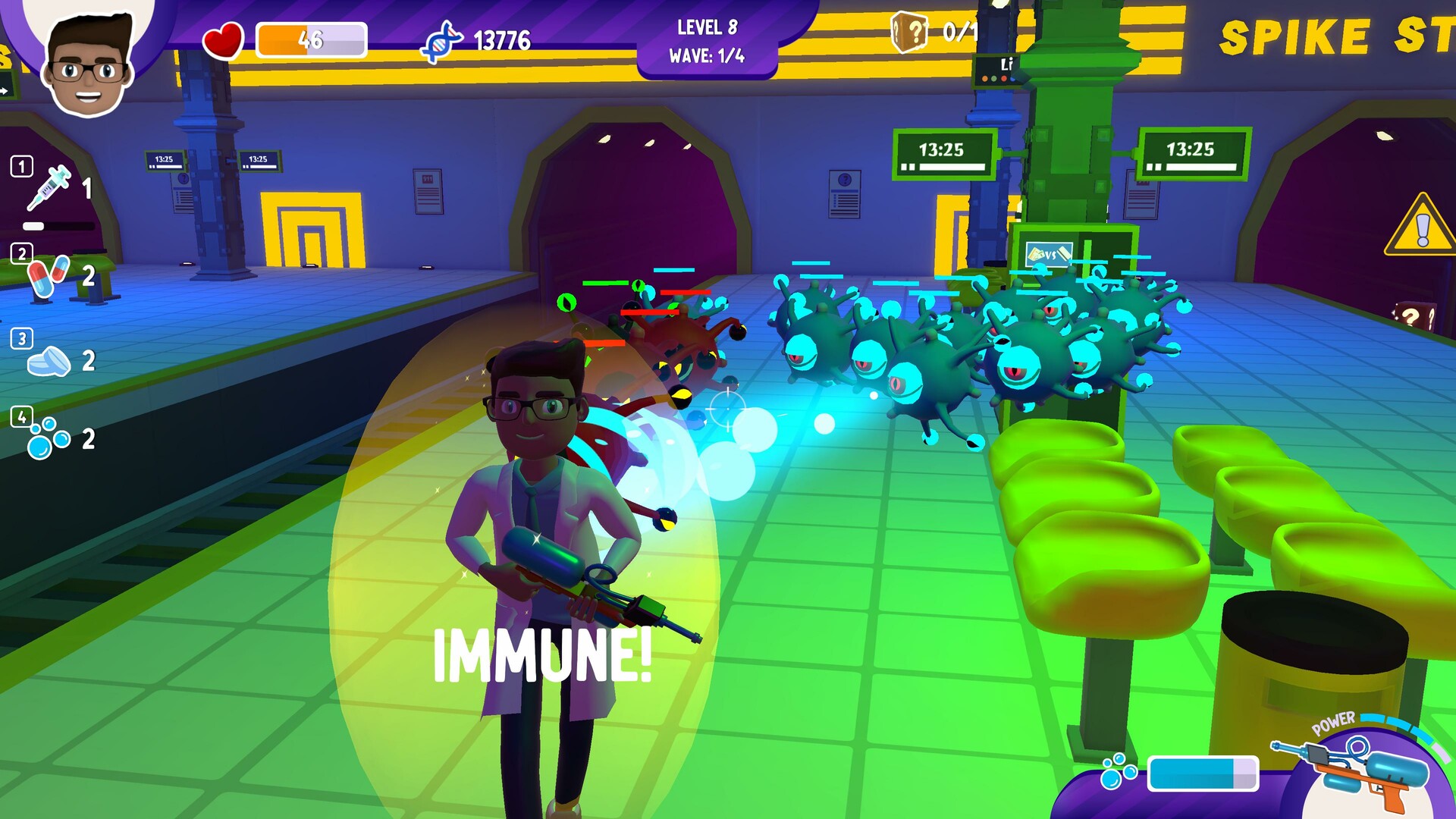The width and height of the screenshot is (1456, 819).
Task: Expand the Wave 1/4 progress display
Action: coord(708,55)
